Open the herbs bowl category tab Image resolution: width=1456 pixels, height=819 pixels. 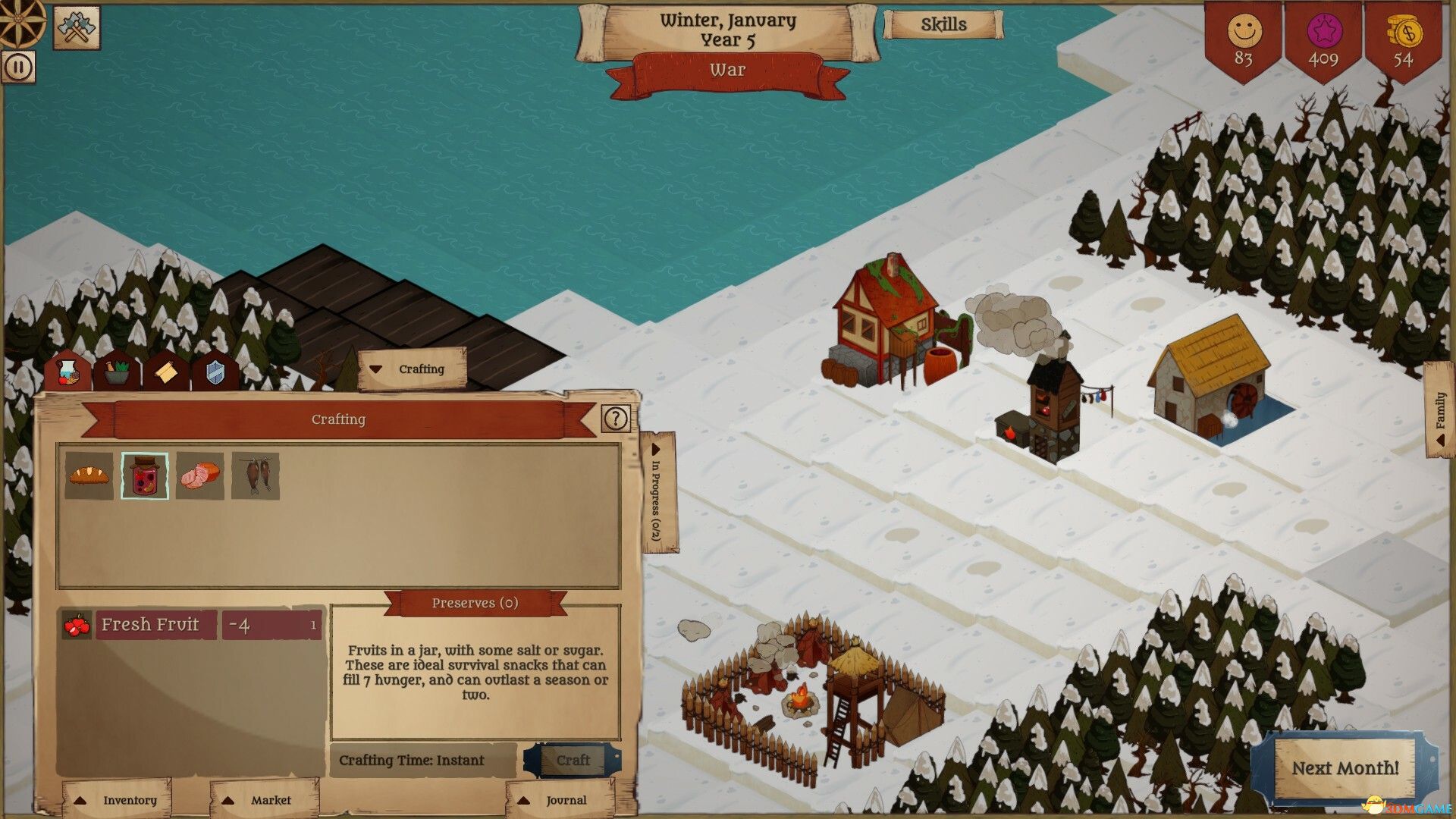(x=116, y=371)
